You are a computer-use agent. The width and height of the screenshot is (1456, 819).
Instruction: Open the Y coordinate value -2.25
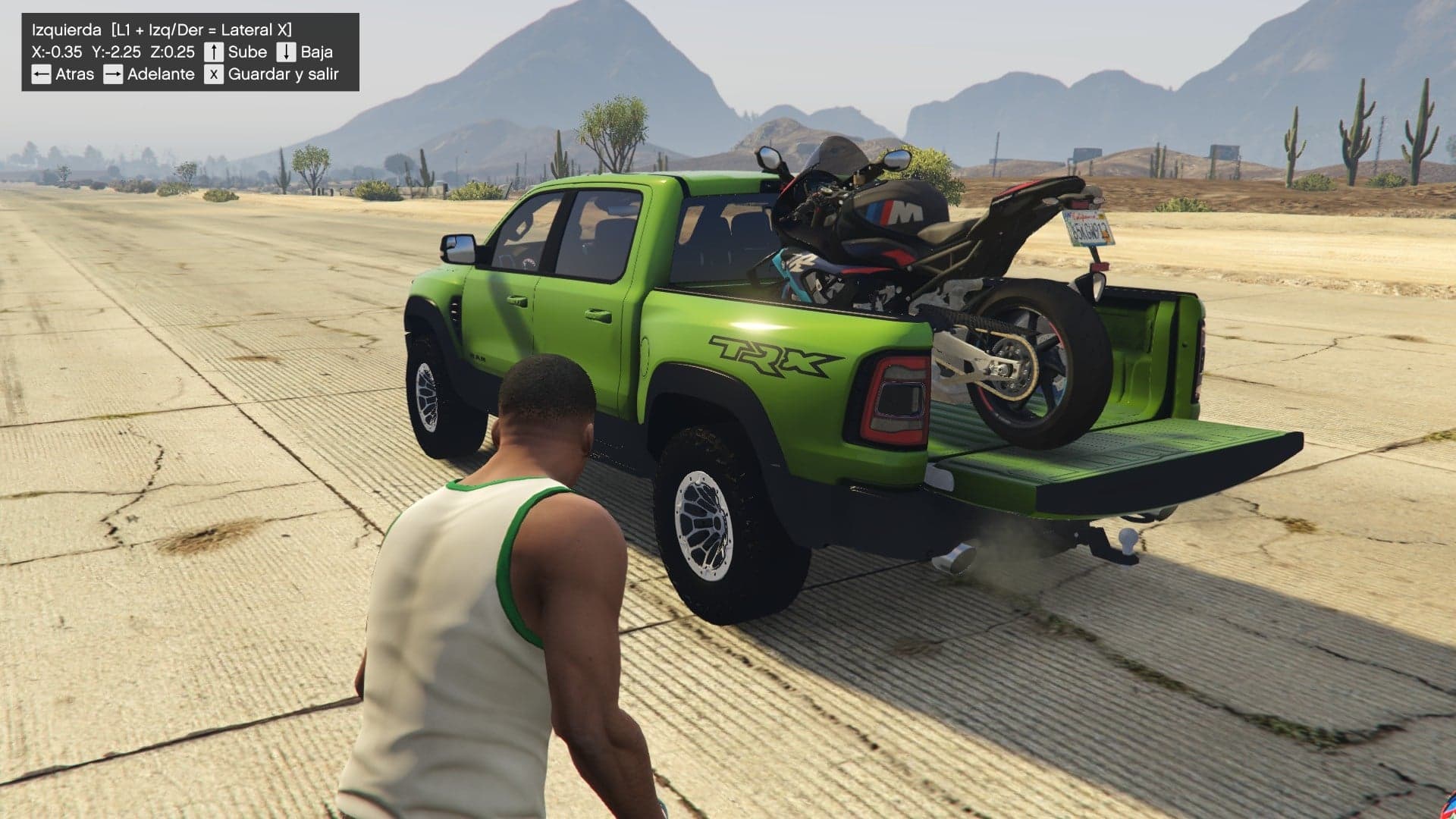[116, 52]
